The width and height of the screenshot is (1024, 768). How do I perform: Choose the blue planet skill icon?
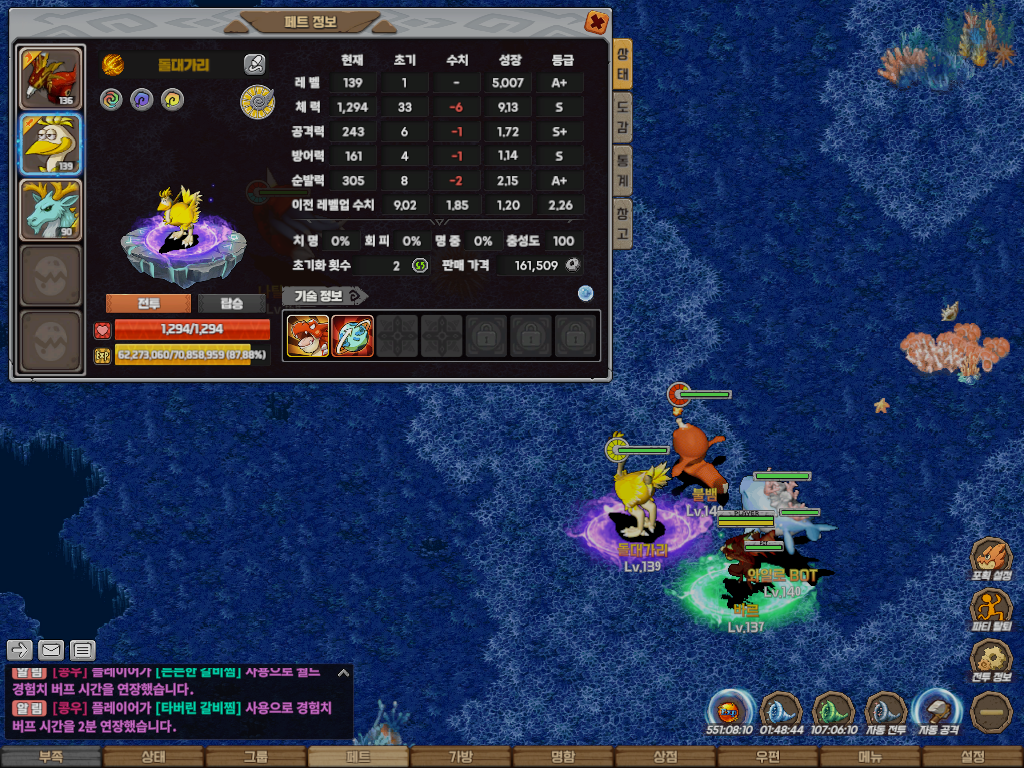352,336
